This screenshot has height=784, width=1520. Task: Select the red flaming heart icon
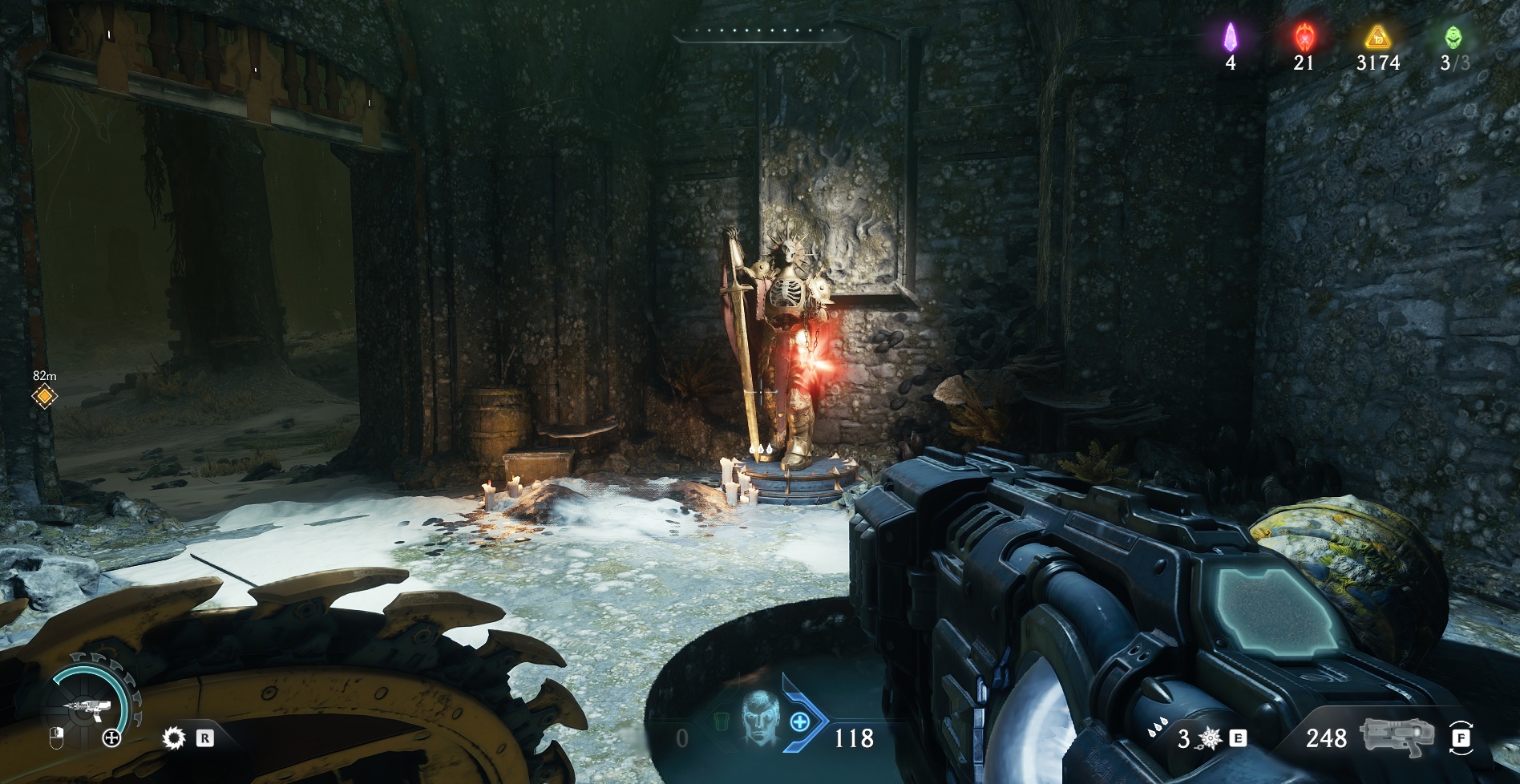point(1304,36)
